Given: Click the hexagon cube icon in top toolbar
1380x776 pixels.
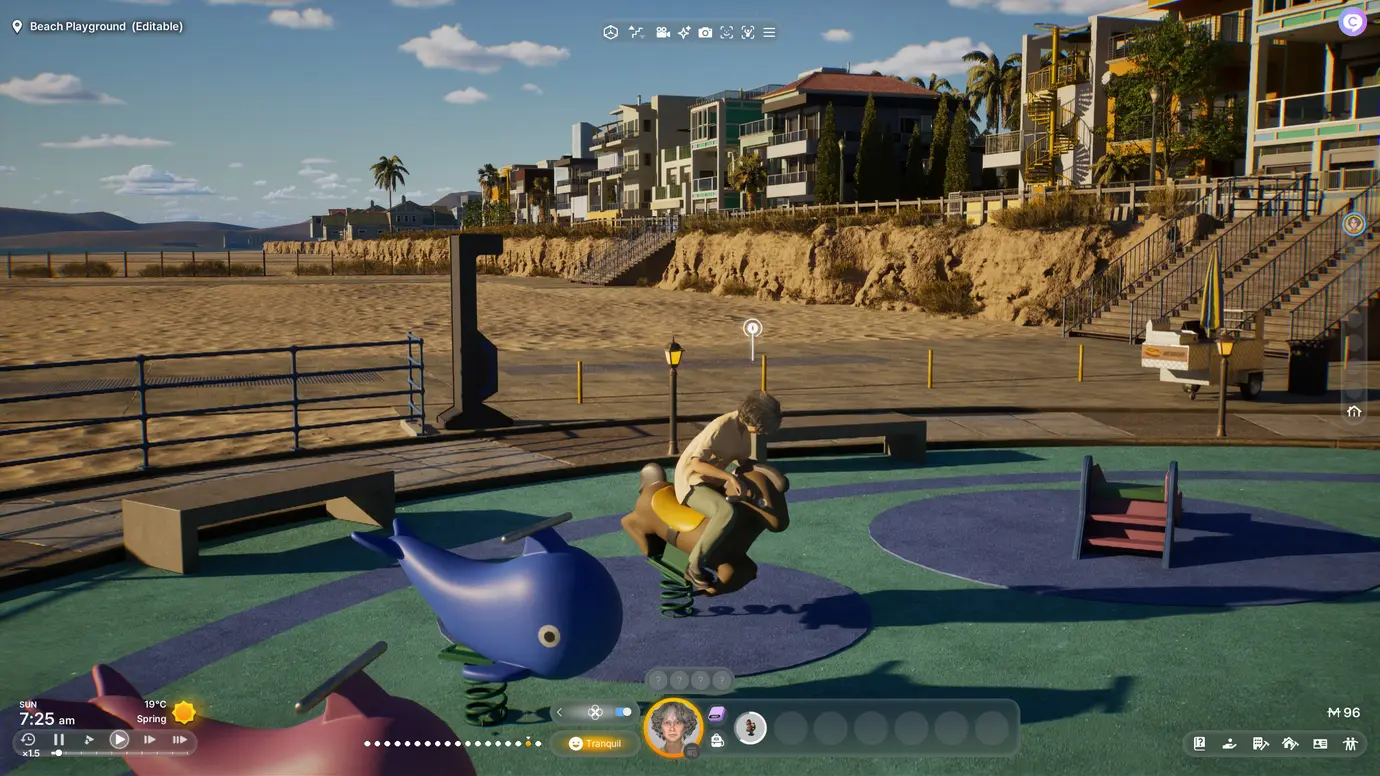Looking at the screenshot, I should pos(610,33).
